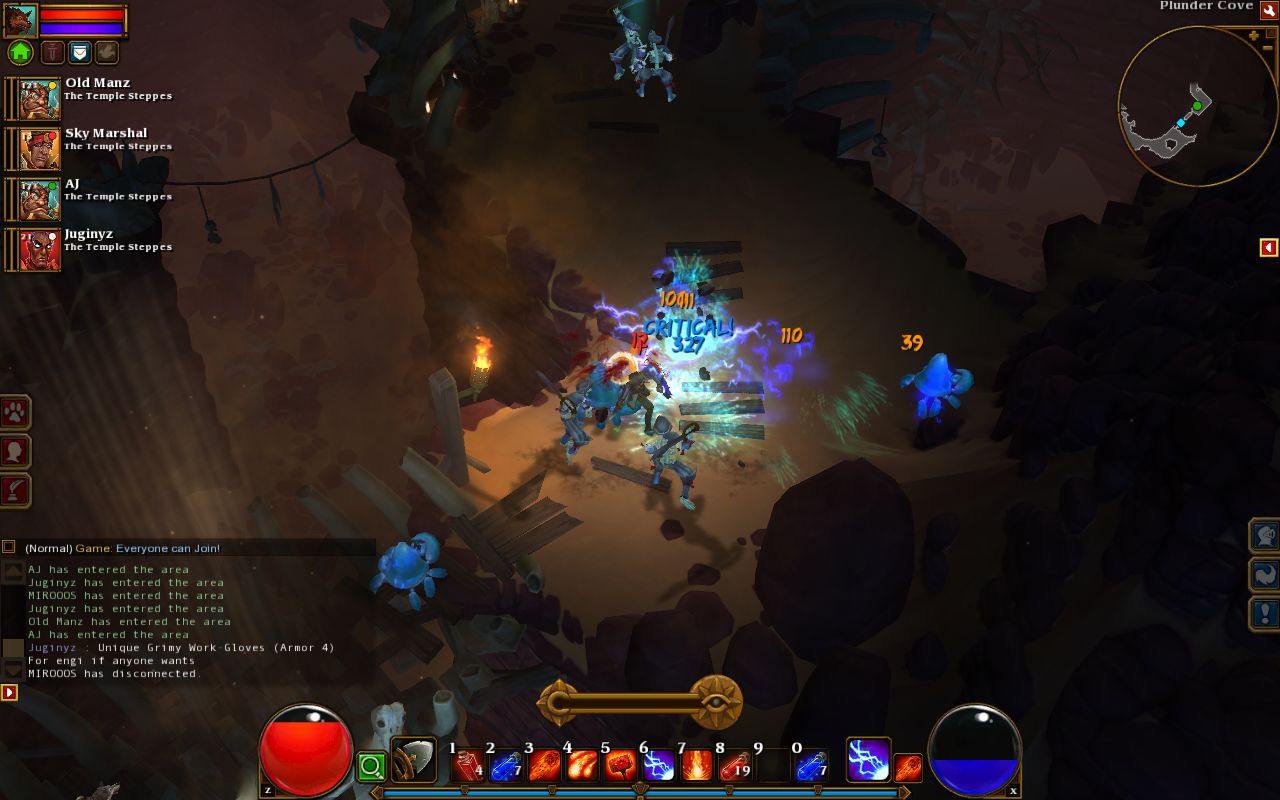Select the shield weapon swap slot
The image size is (1280, 800).
[413, 760]
